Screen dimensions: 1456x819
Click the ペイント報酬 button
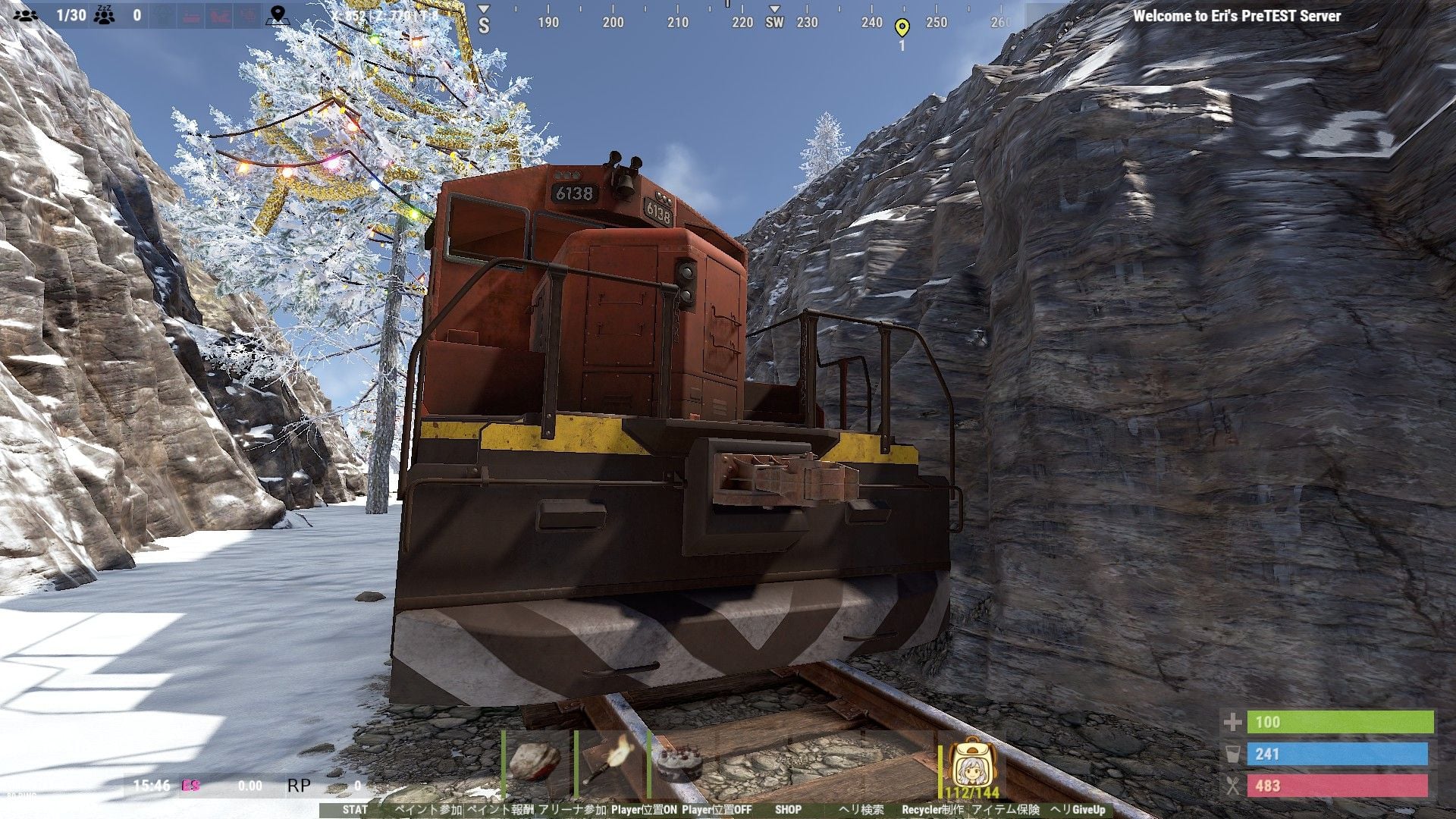pos(500,810)
